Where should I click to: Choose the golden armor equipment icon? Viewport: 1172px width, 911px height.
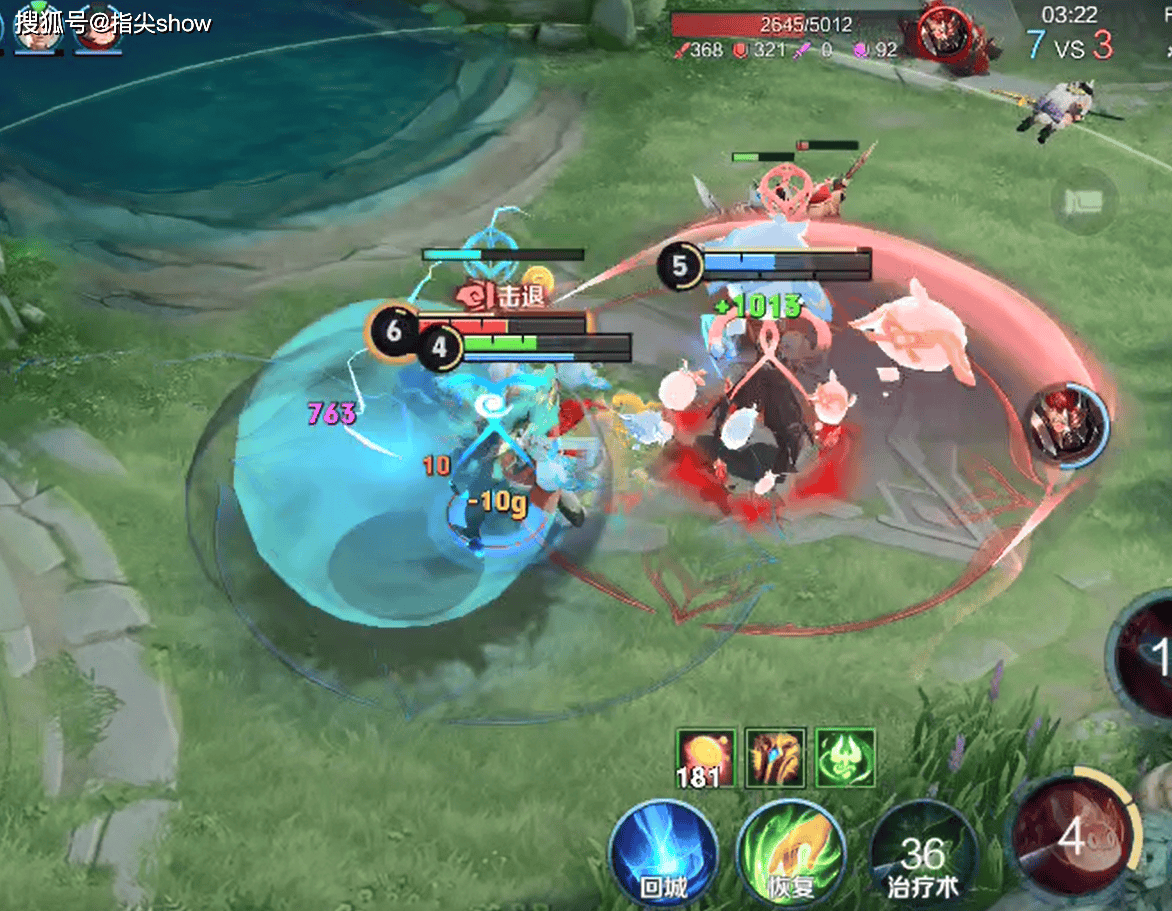(776, 757)
